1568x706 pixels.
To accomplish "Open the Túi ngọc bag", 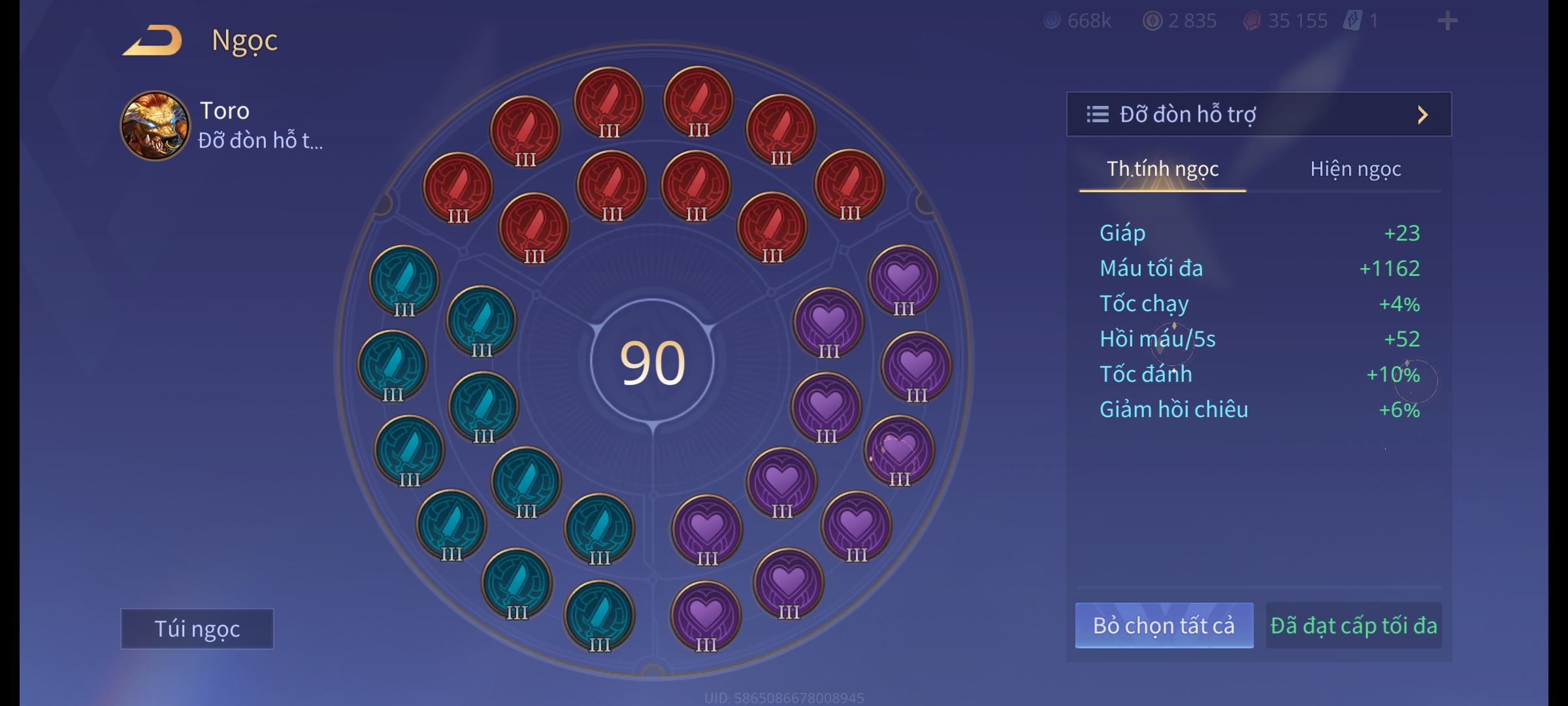I will click(197, 629).
